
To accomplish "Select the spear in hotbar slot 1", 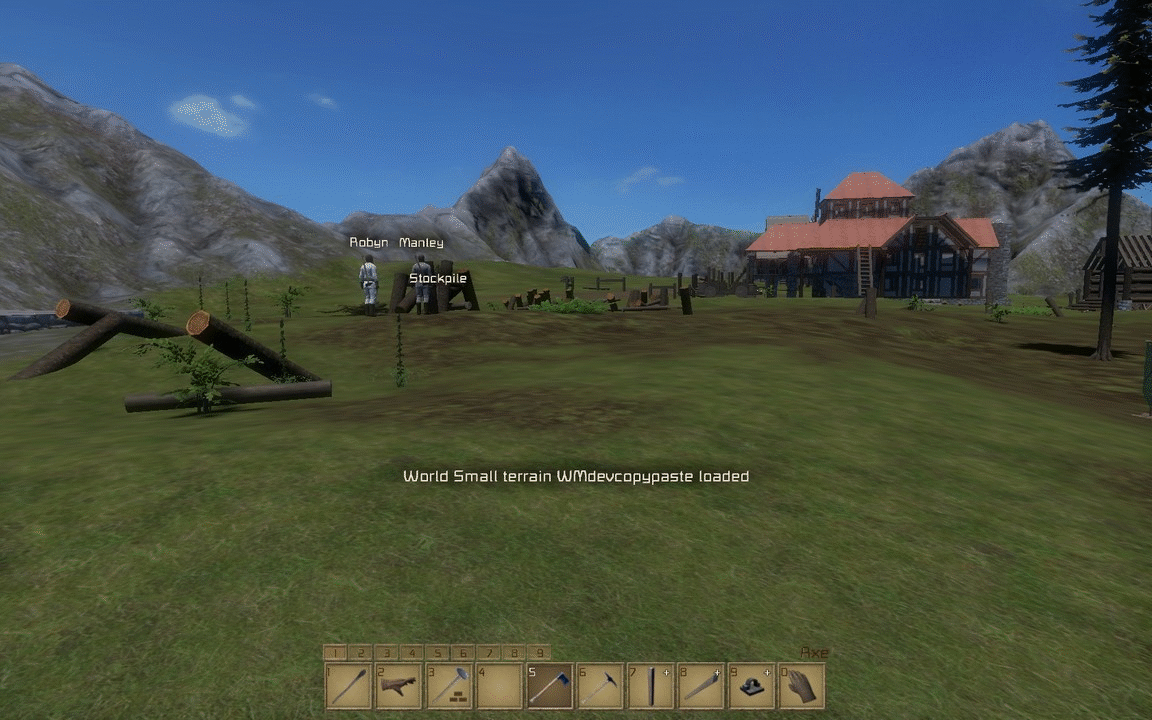I will click(348, 686).
